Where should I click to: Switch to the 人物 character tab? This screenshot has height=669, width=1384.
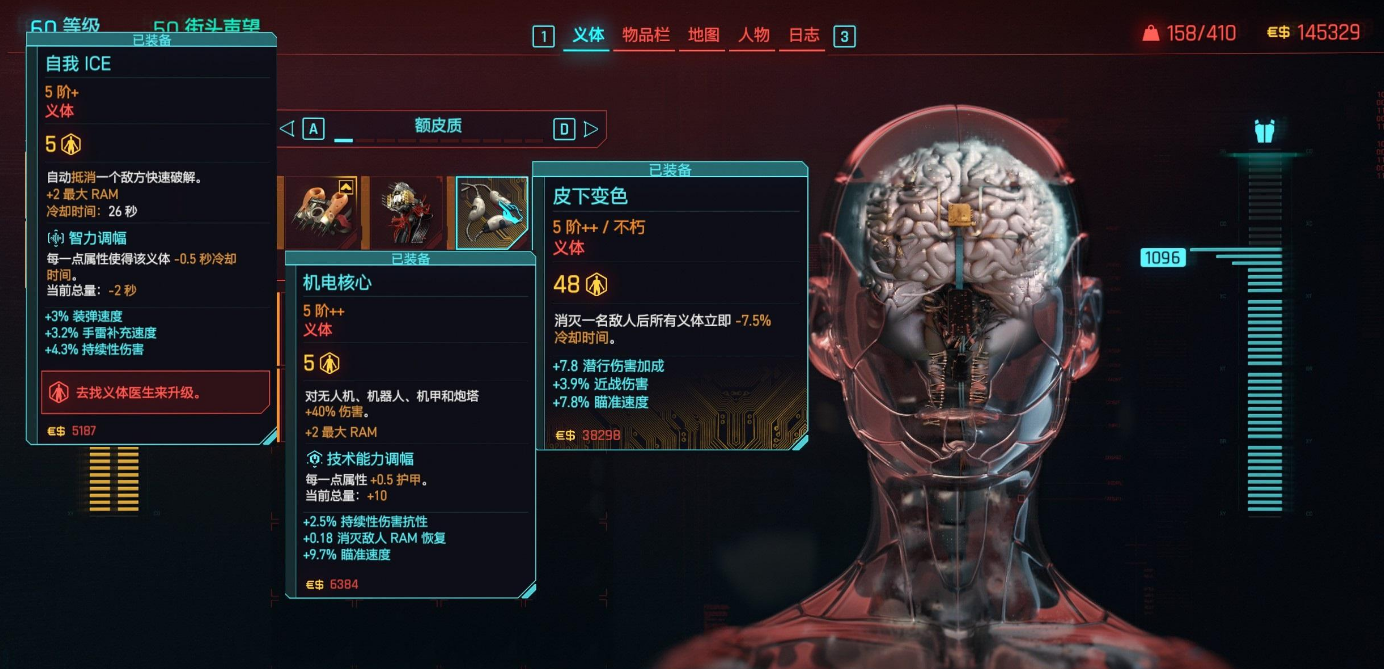click(754, 35)
